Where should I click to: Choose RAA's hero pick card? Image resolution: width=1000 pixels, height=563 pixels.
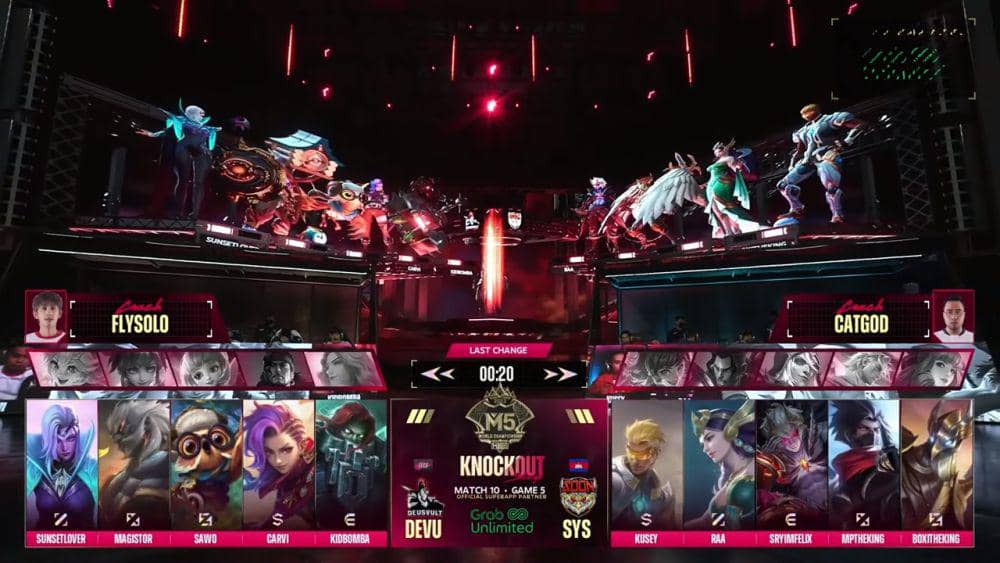(x=719, y=463)
